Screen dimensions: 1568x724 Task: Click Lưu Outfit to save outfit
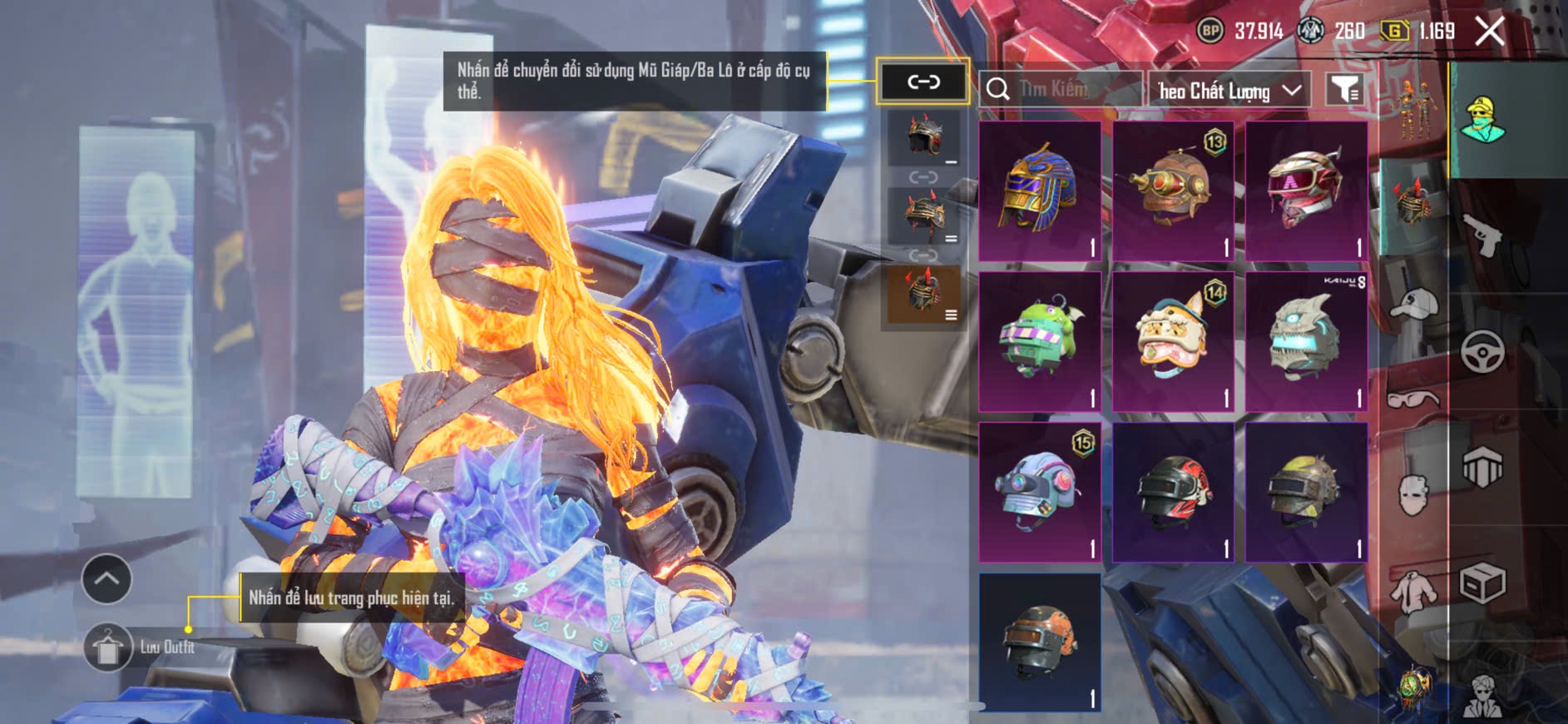tap(140, 647)
